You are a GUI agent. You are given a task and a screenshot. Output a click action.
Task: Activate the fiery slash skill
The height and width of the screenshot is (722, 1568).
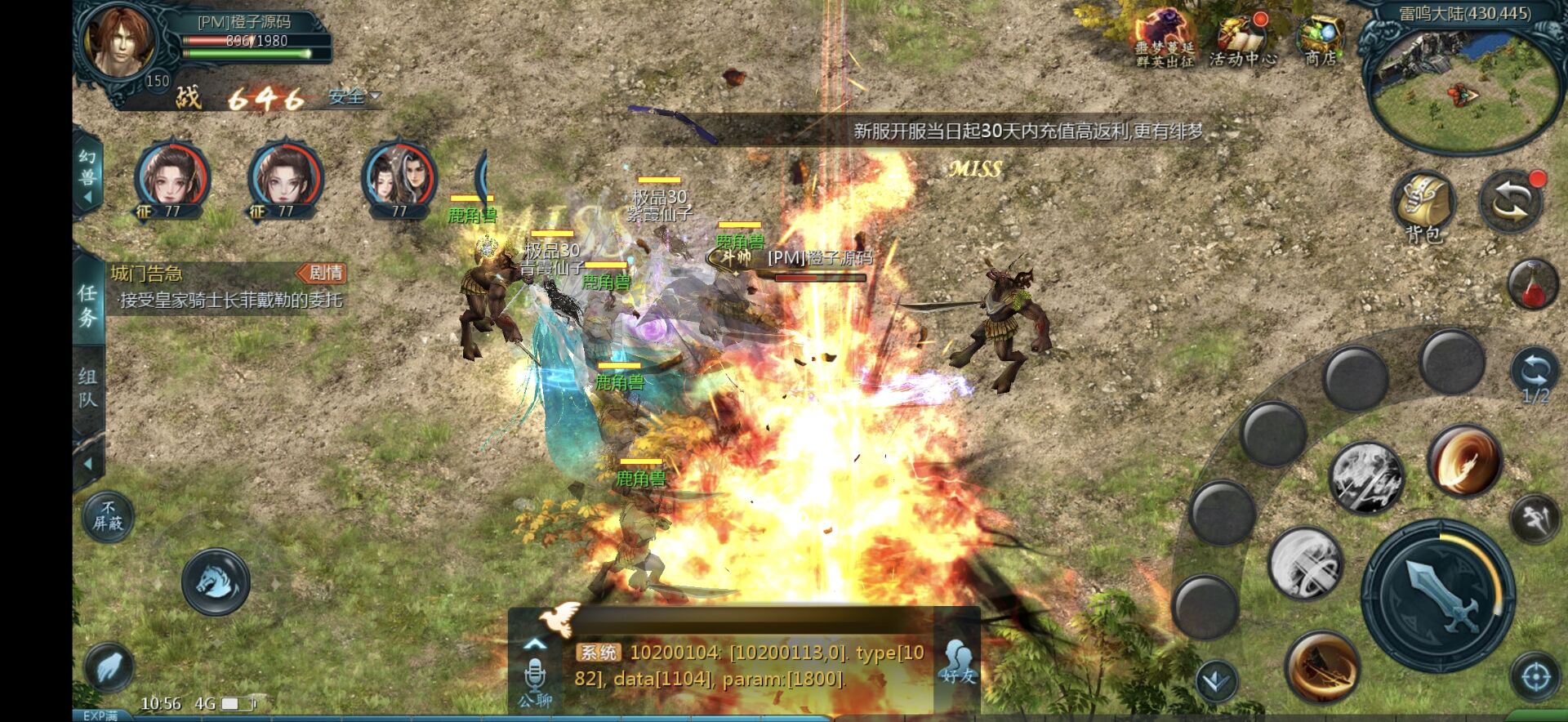pyautogui.click(x=1465, y=461)
